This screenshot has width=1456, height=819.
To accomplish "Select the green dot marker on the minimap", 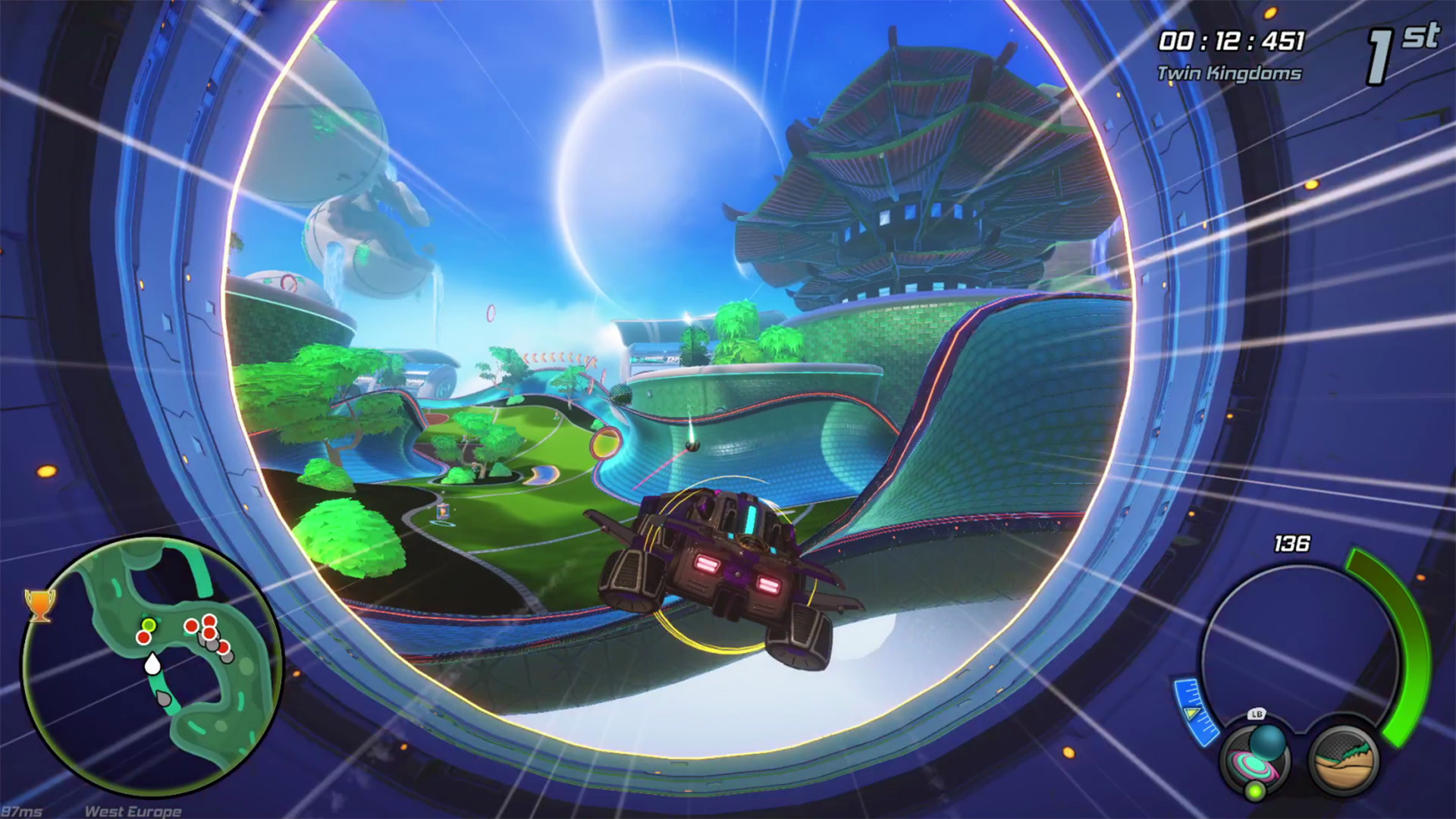I will (149, 626).
